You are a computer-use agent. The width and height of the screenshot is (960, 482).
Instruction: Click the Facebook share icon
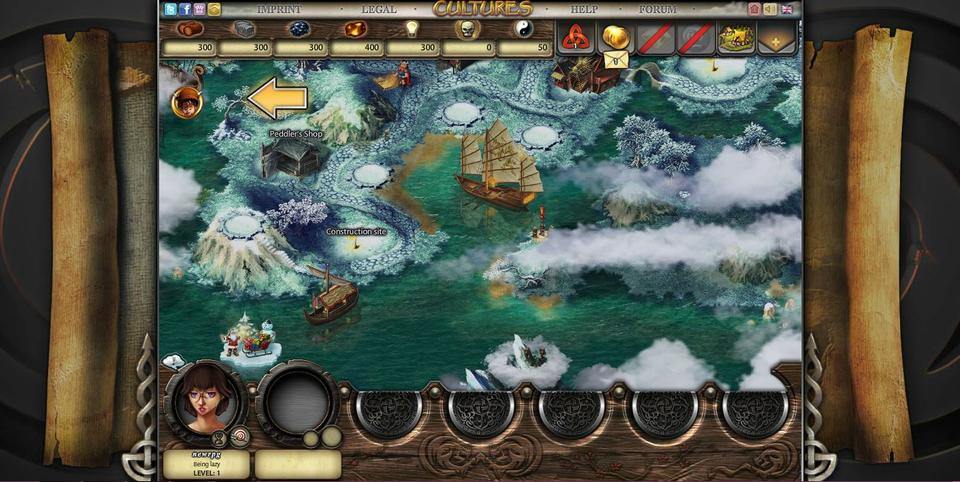pos(185,9)
